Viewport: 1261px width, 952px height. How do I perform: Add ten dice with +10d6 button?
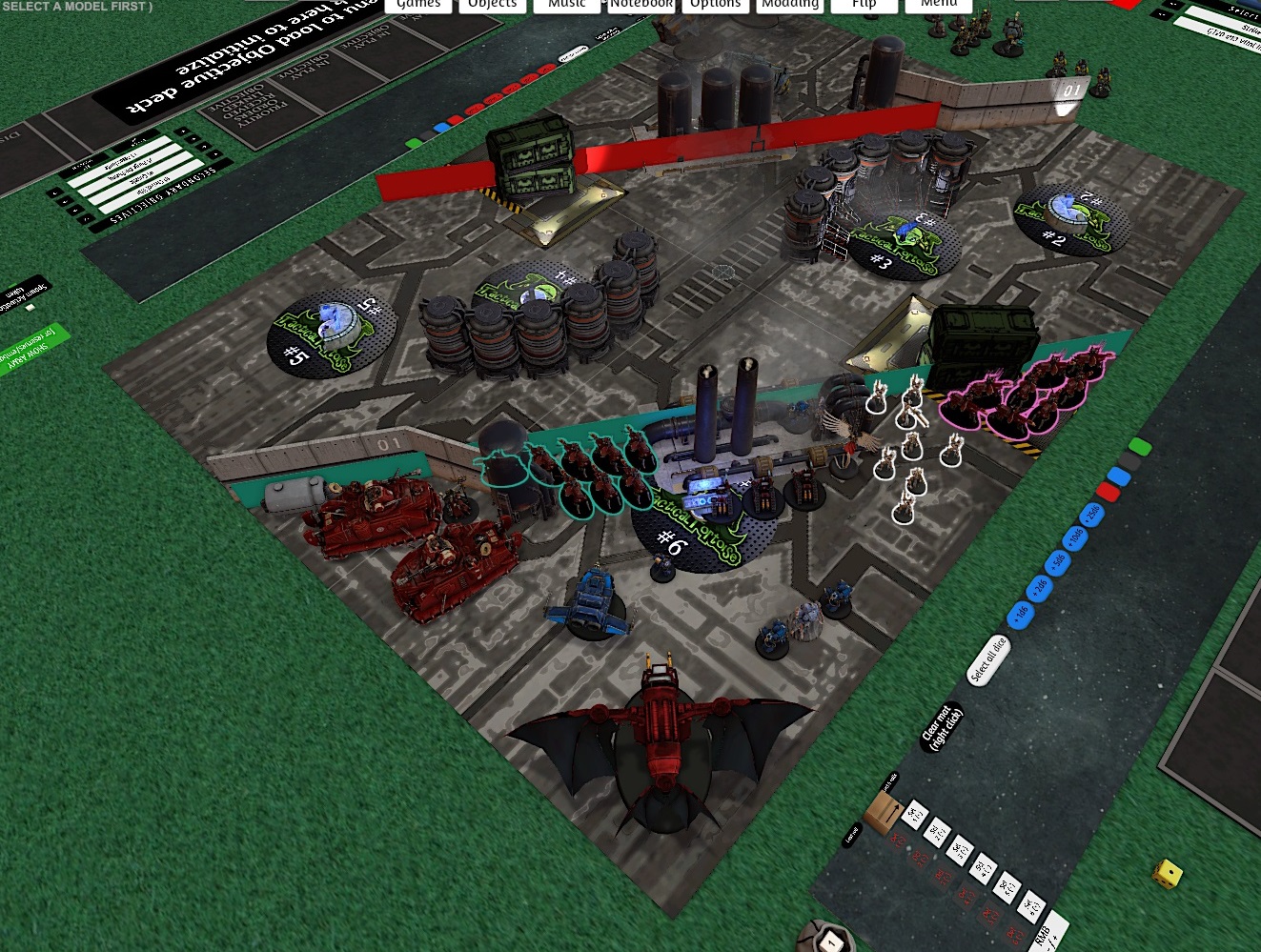point(1075,537)
